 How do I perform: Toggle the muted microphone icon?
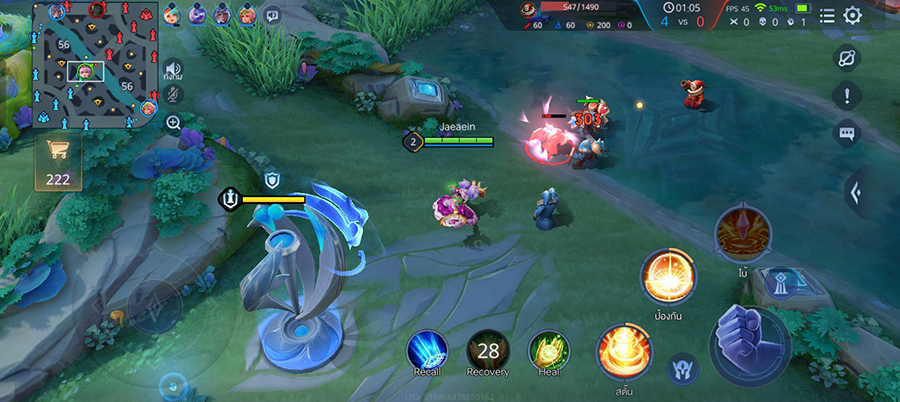173,94
